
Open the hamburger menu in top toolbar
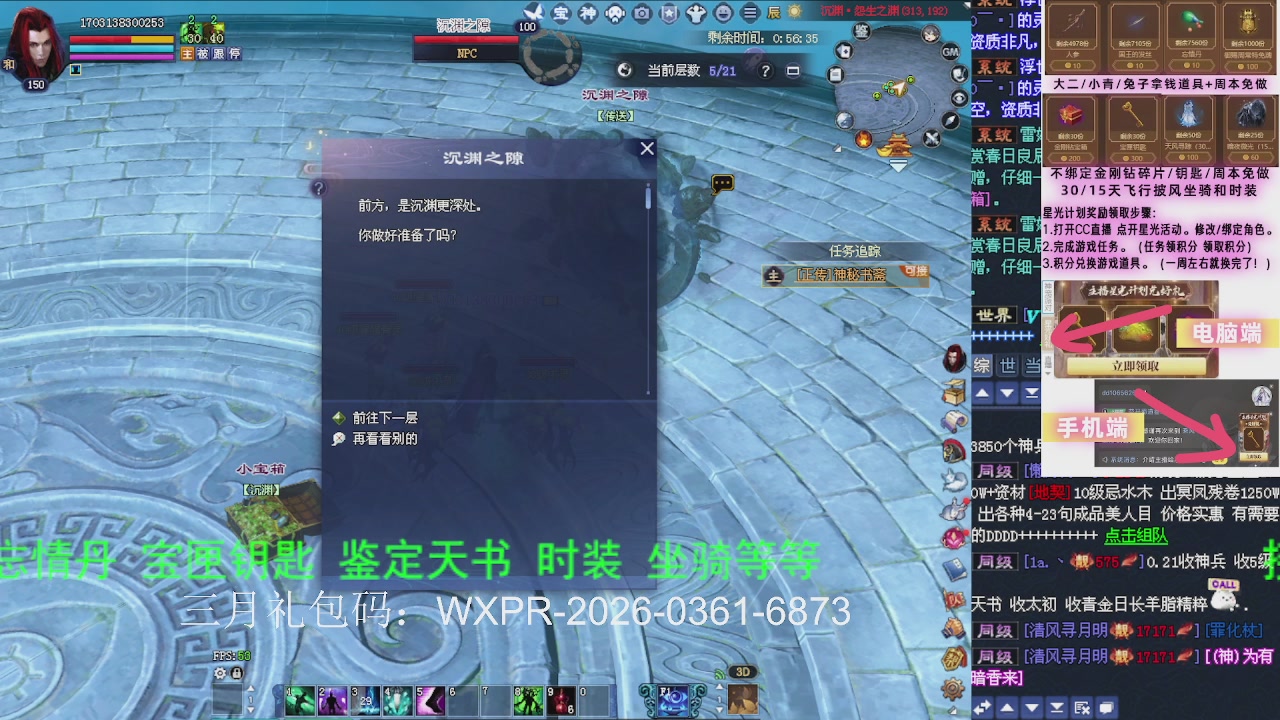[x=749, y=14]
